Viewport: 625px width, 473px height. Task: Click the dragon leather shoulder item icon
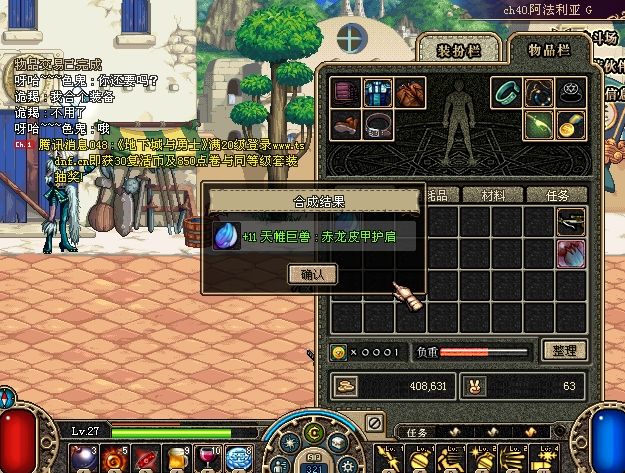[x=226, y=236]
